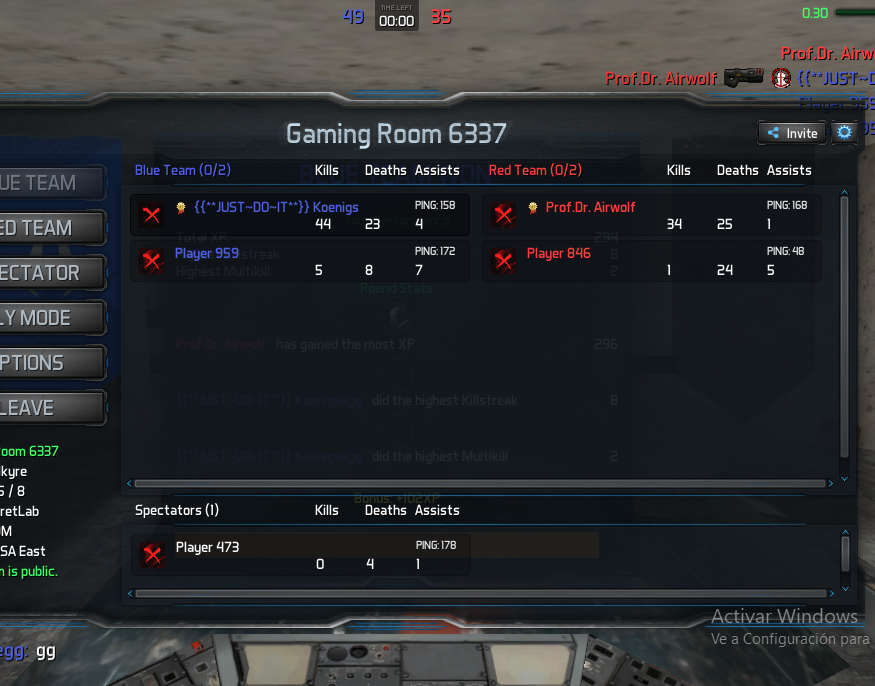This screenshot has width=875, height=686.
Task: Select Prof.Dr. Airwolf player row
Action: click(x=652, y=215)
